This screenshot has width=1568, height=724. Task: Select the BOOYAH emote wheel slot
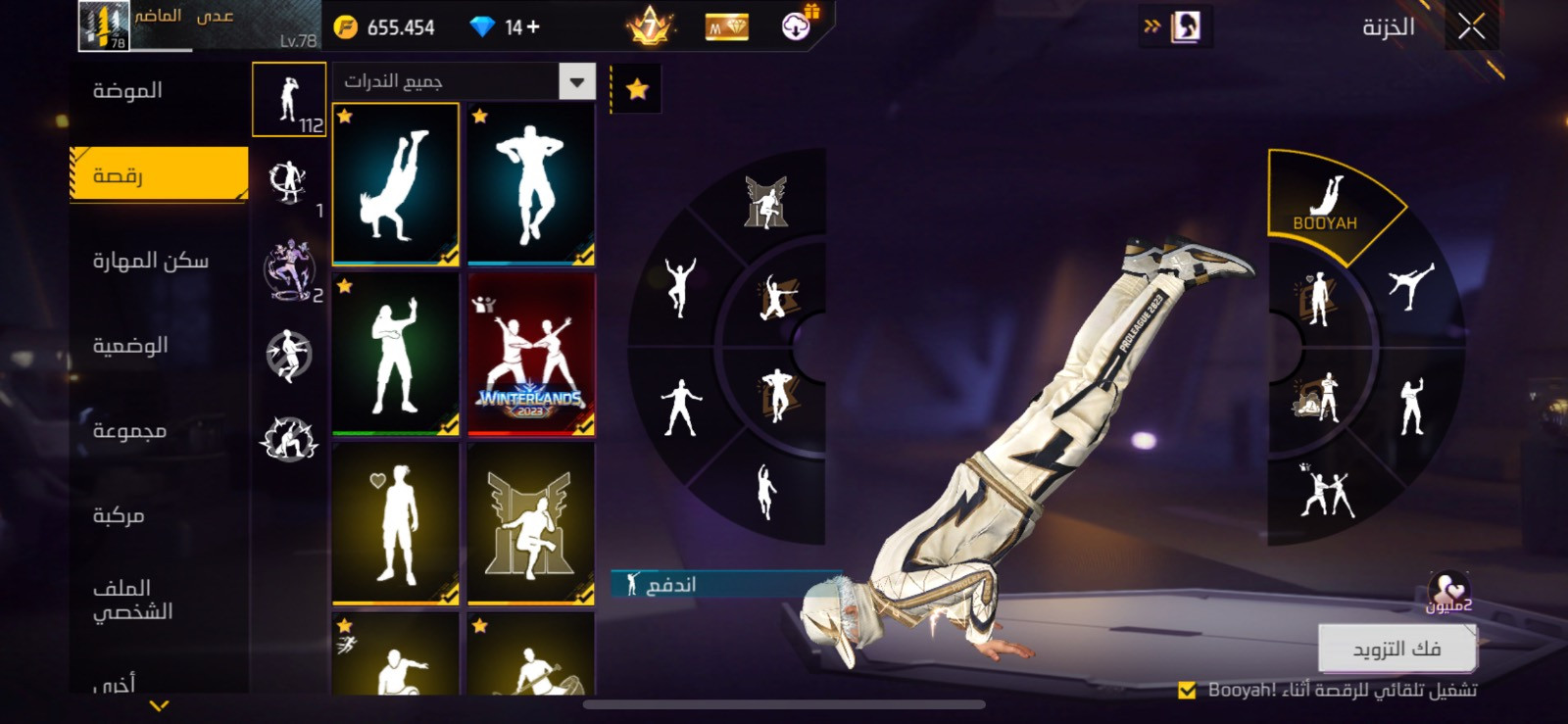1325,203
